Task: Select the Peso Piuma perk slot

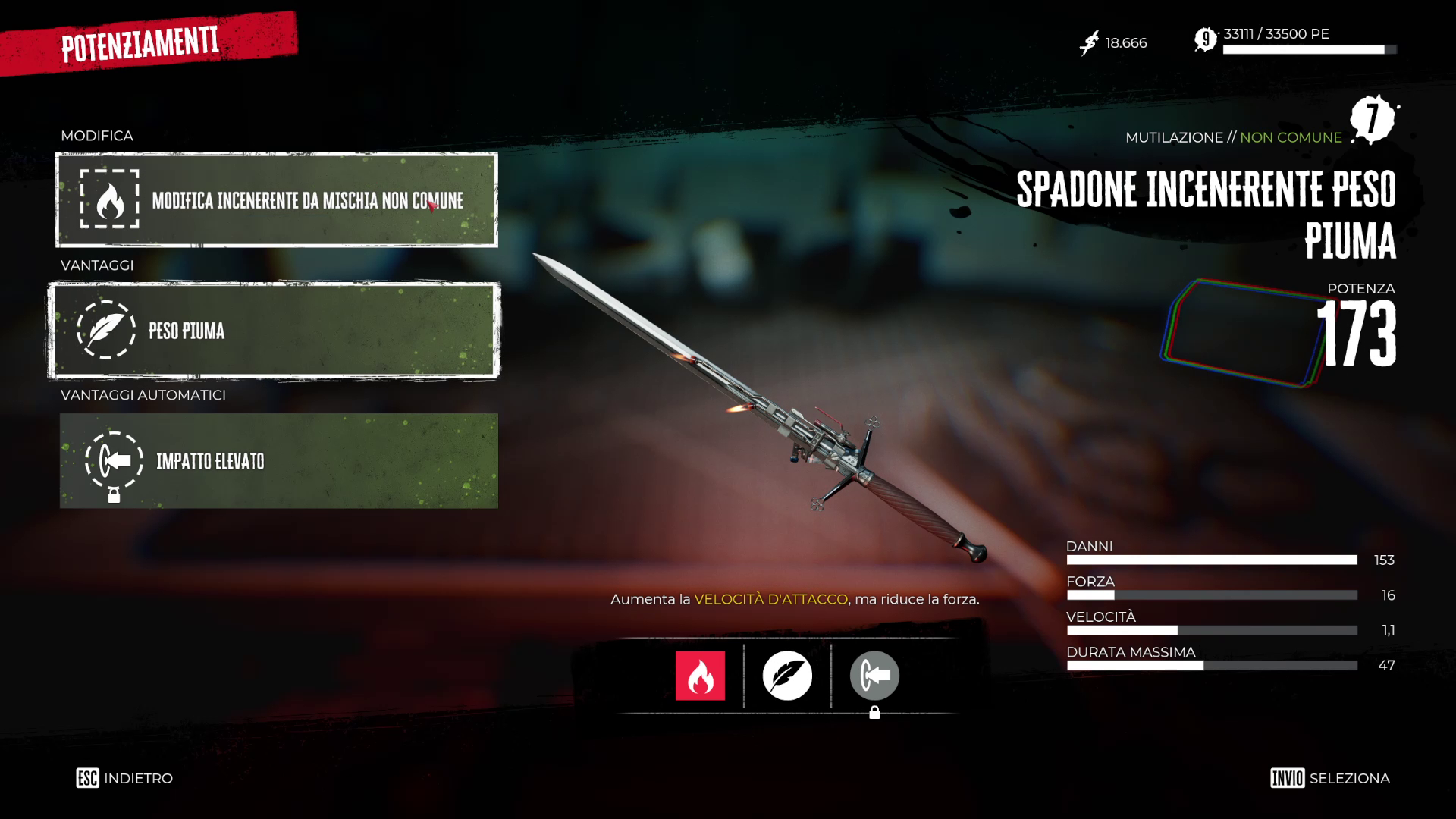Action: (x=274, y=331)
